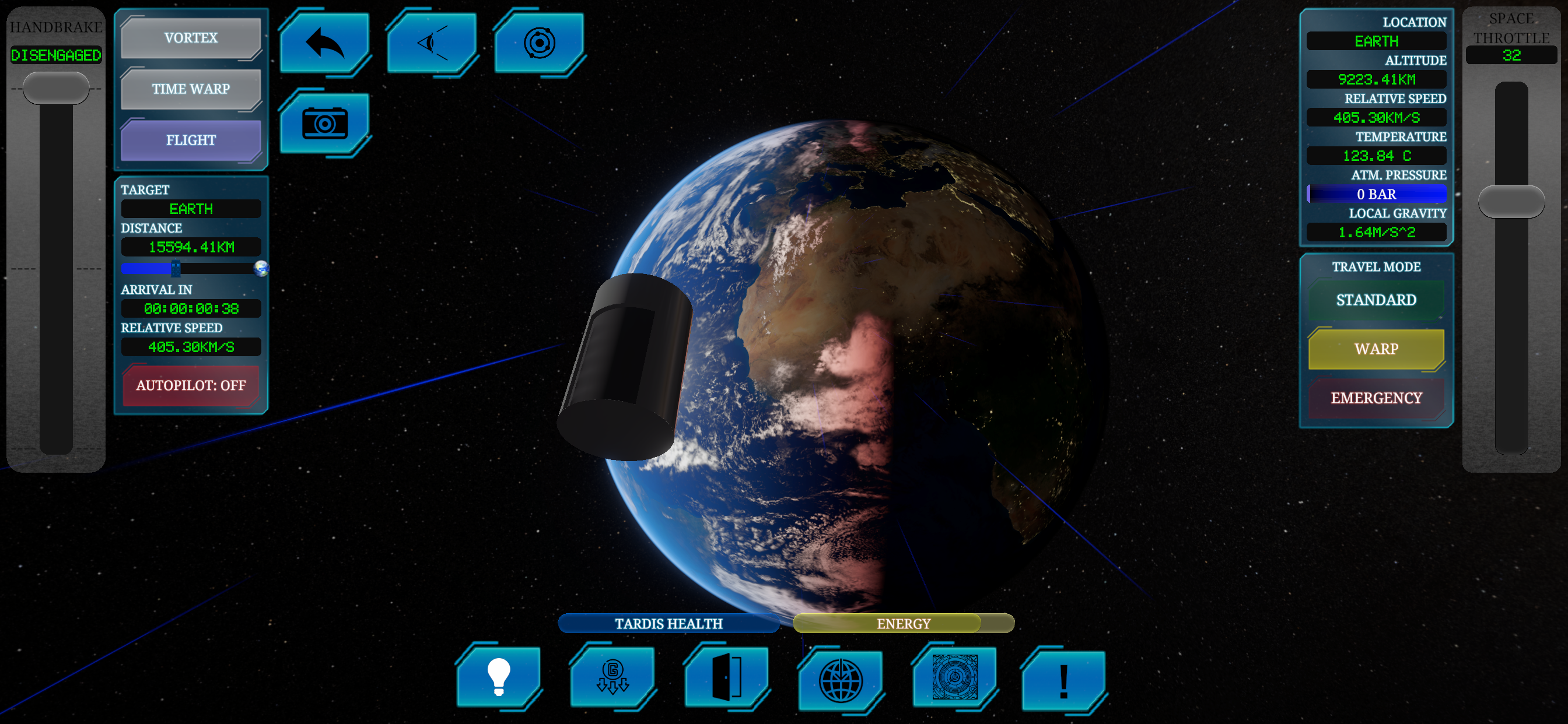Turn on the Autopilot
Viewport: 1568px width, 724px height.
[x=191, y=385]
